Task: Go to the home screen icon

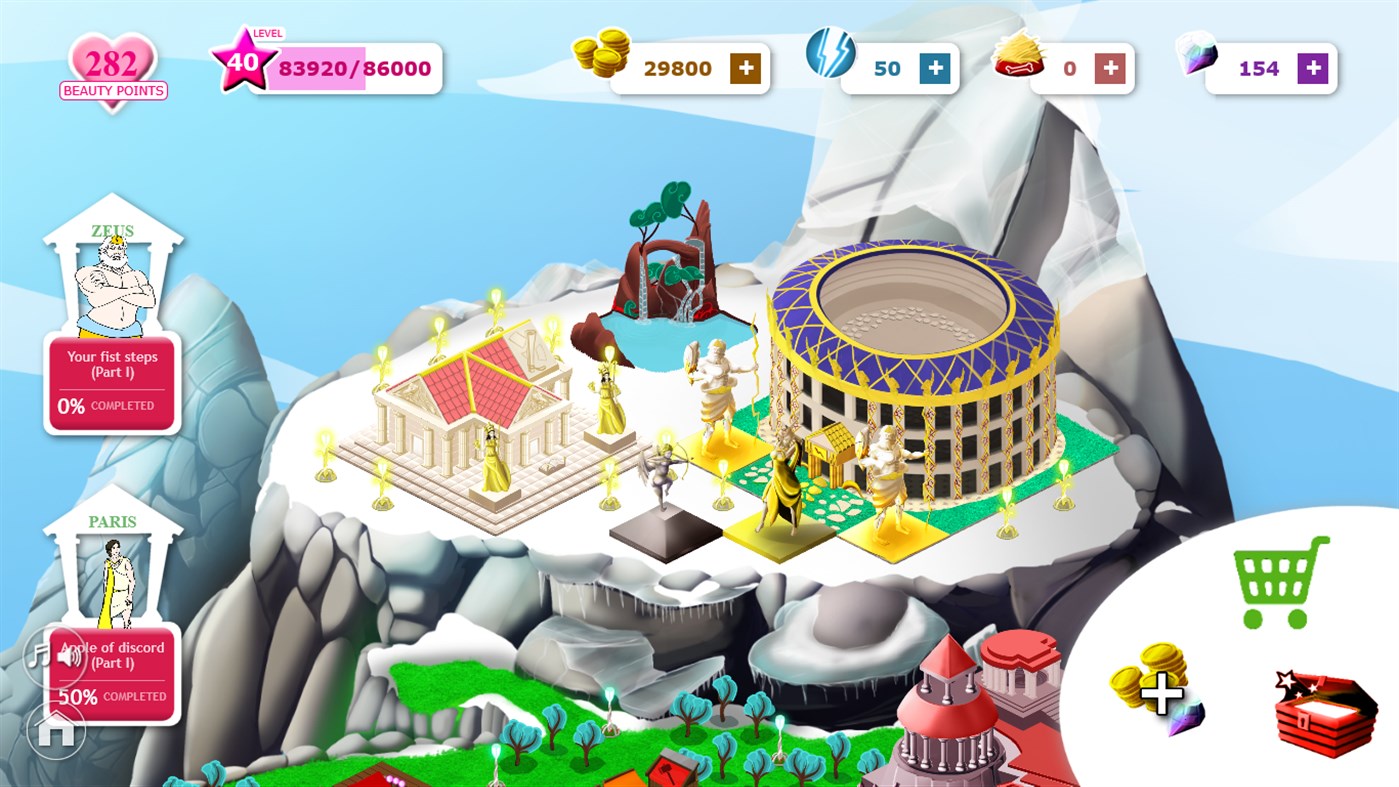Action: pos(56,730)
